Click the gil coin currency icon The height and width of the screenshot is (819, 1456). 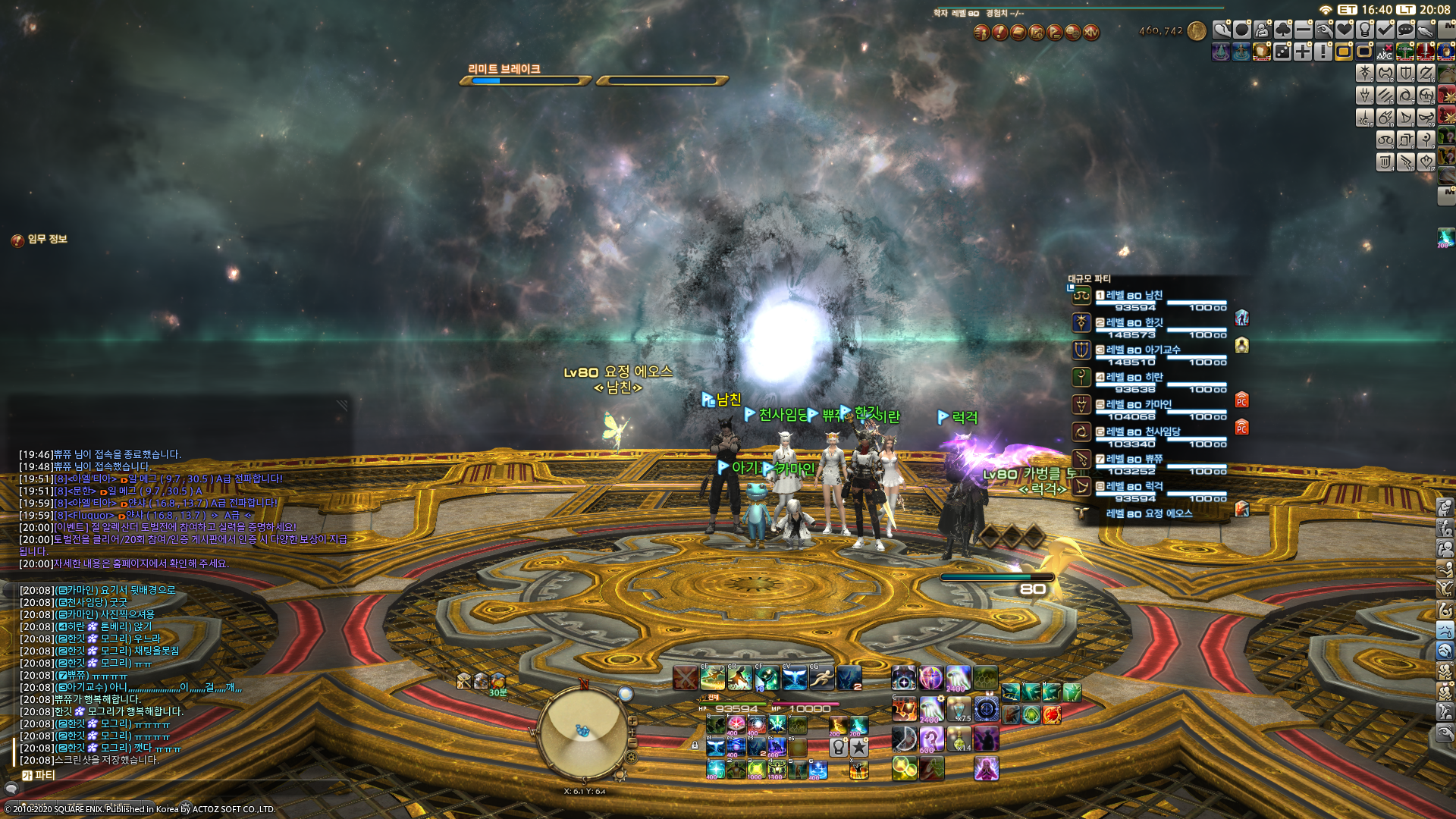(1197, 31)
